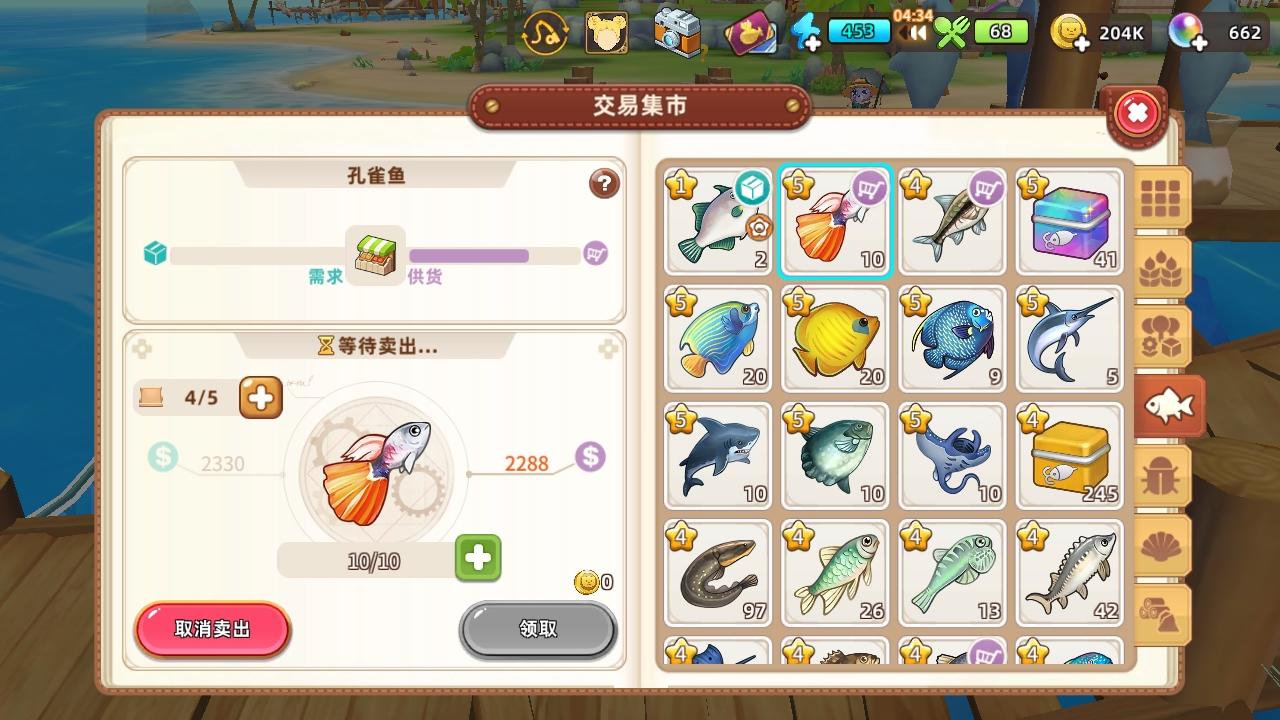Select the highlighted guppy in the inventory
This screenshot has width=1280, height=720.
(x=835, y=220)
